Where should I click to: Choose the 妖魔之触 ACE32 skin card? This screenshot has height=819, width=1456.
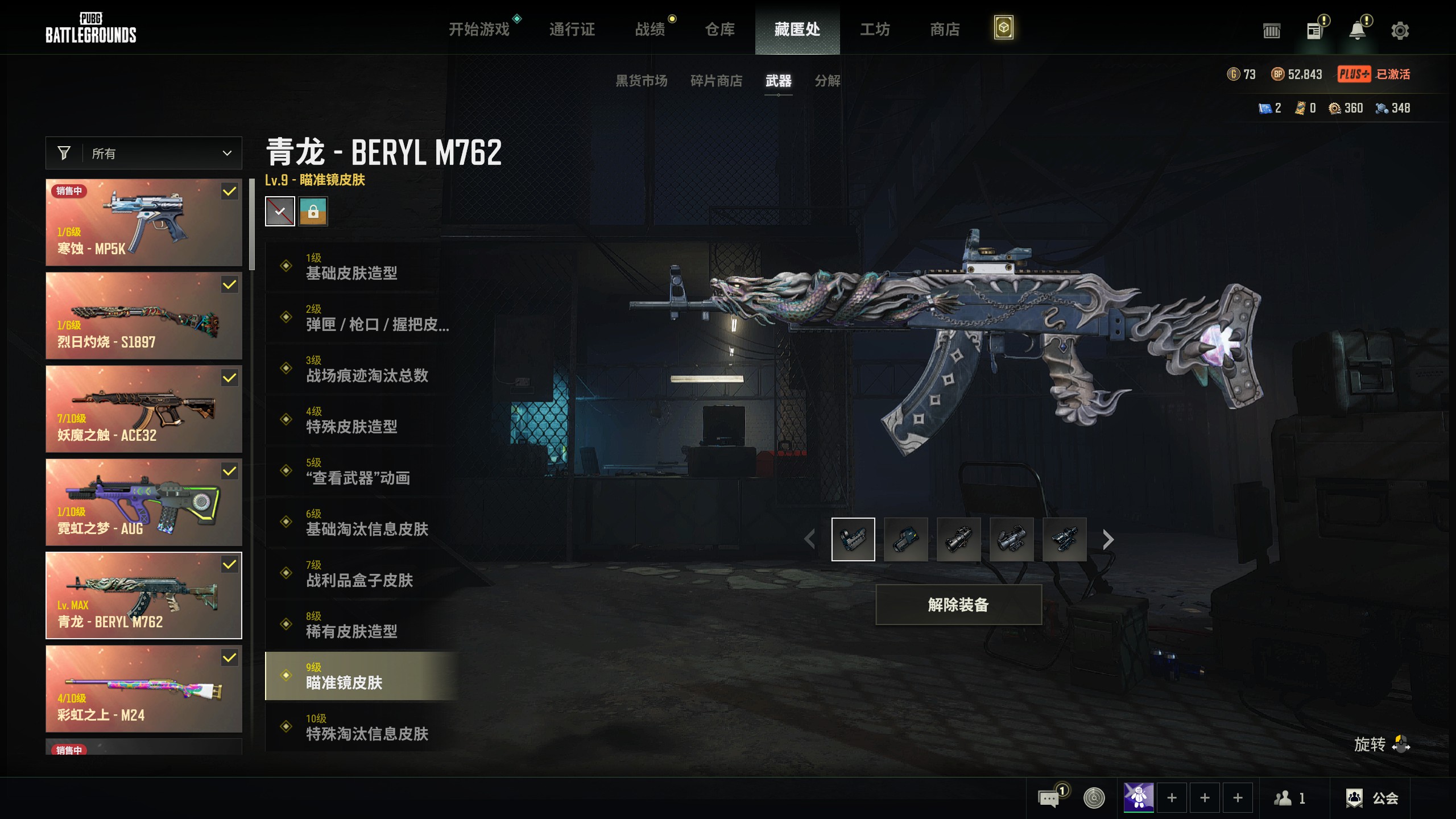144,409
